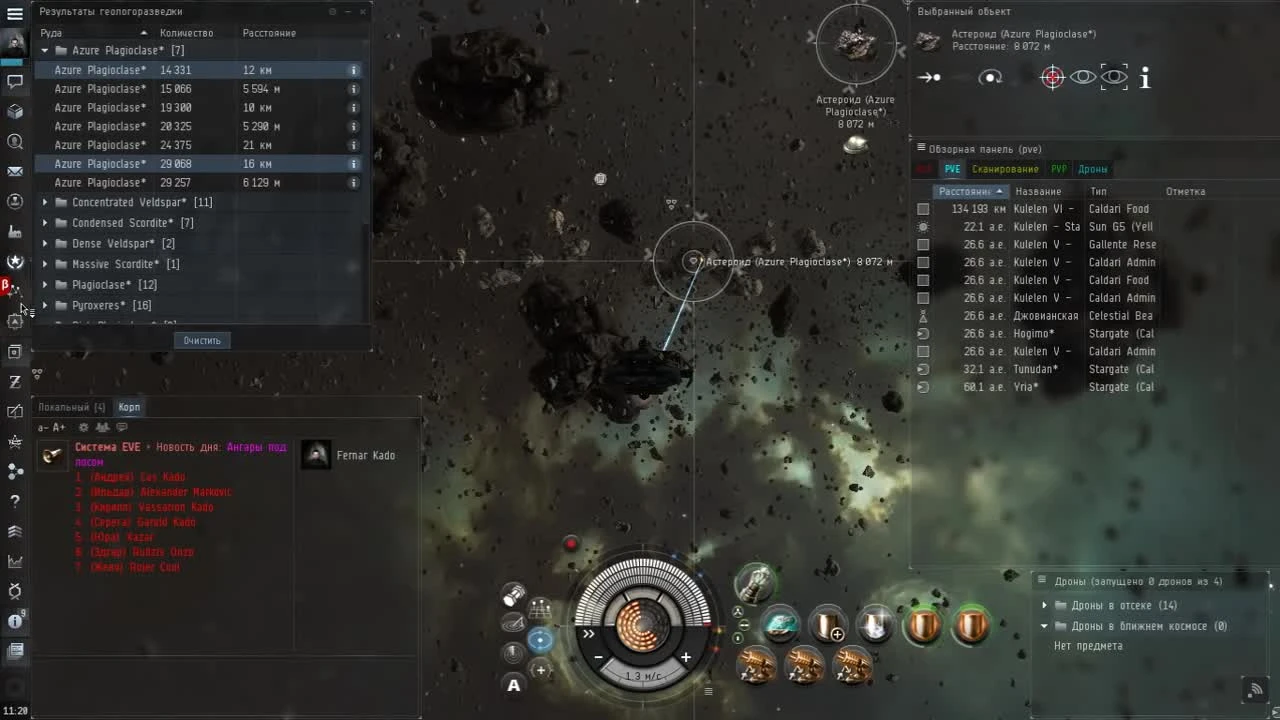Switch to the 'Сканирование' overview tab

(x=1004, y=169)
